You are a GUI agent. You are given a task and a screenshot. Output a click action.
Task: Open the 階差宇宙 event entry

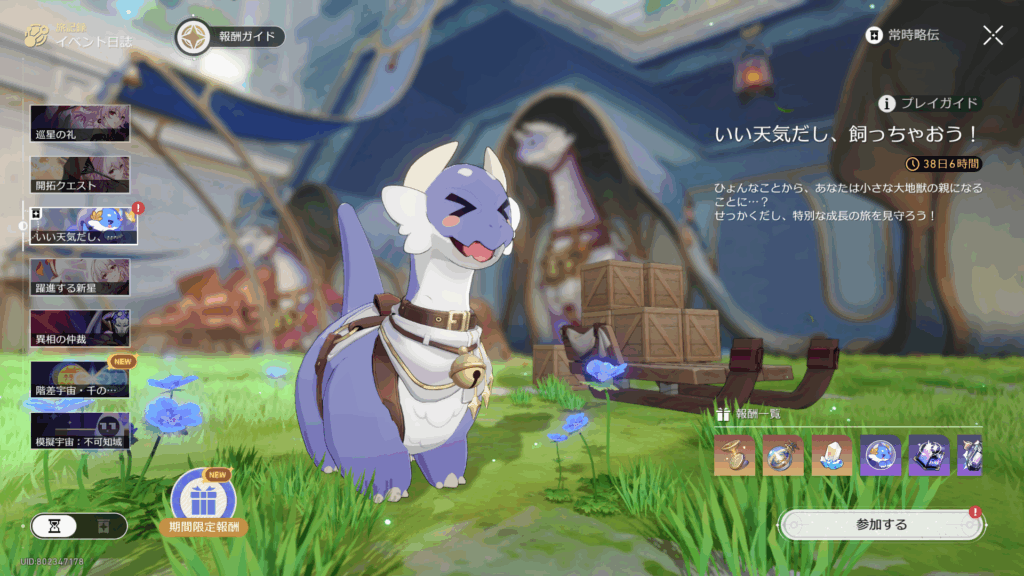point(80,380)
